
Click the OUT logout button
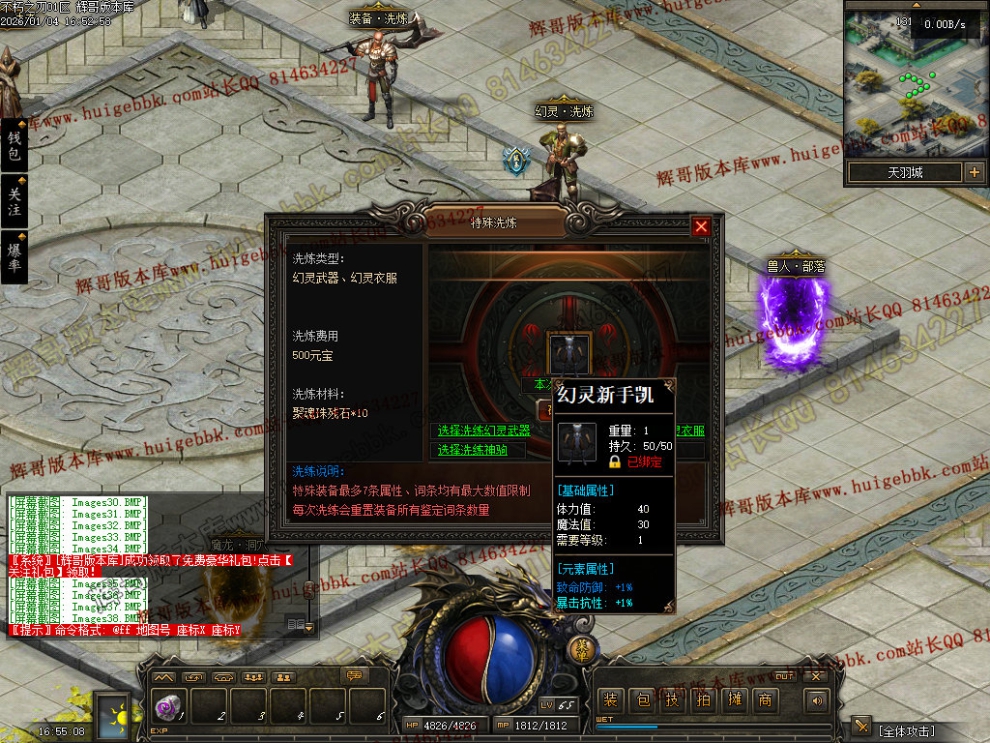pos(784,676)
